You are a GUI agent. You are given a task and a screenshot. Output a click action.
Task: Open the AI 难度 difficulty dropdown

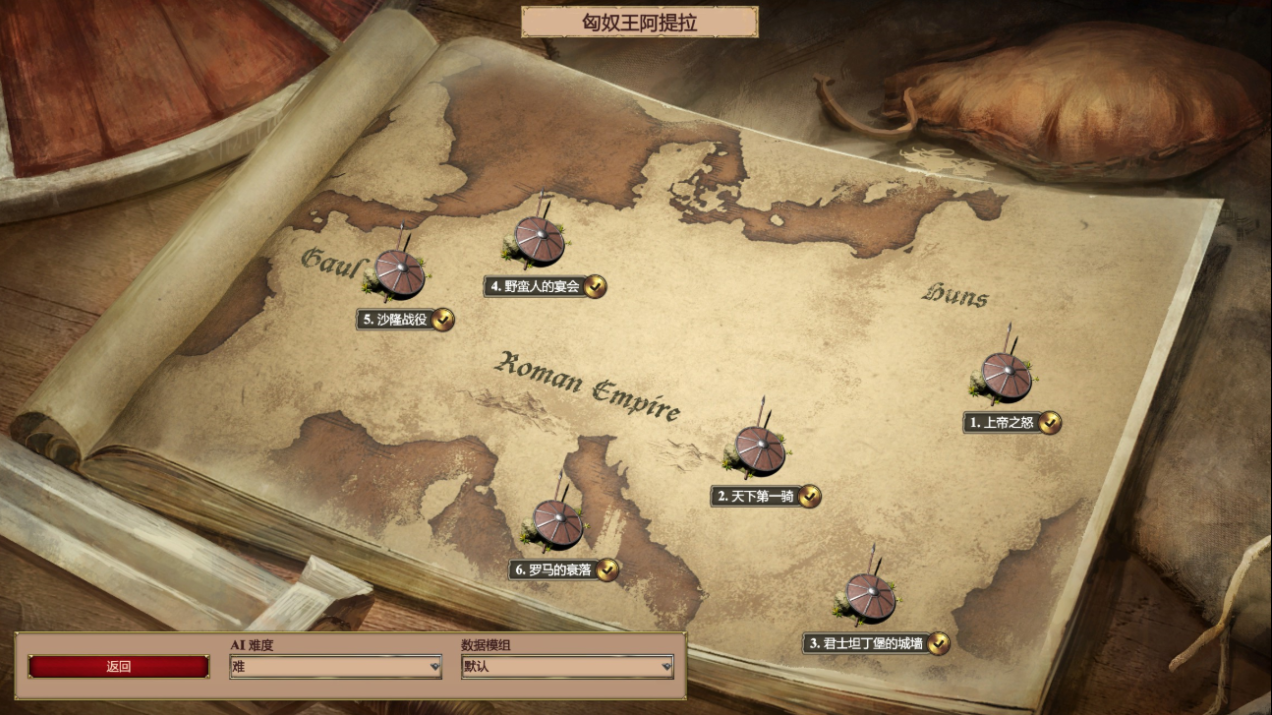pos(335,666)
